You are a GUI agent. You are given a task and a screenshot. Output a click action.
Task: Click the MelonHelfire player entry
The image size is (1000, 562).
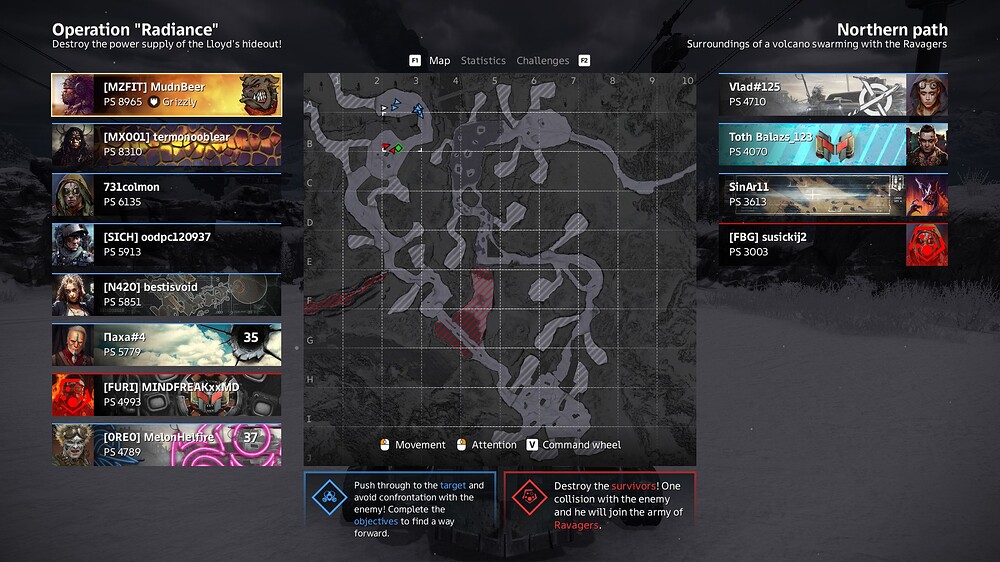click(x=166, y=445)
